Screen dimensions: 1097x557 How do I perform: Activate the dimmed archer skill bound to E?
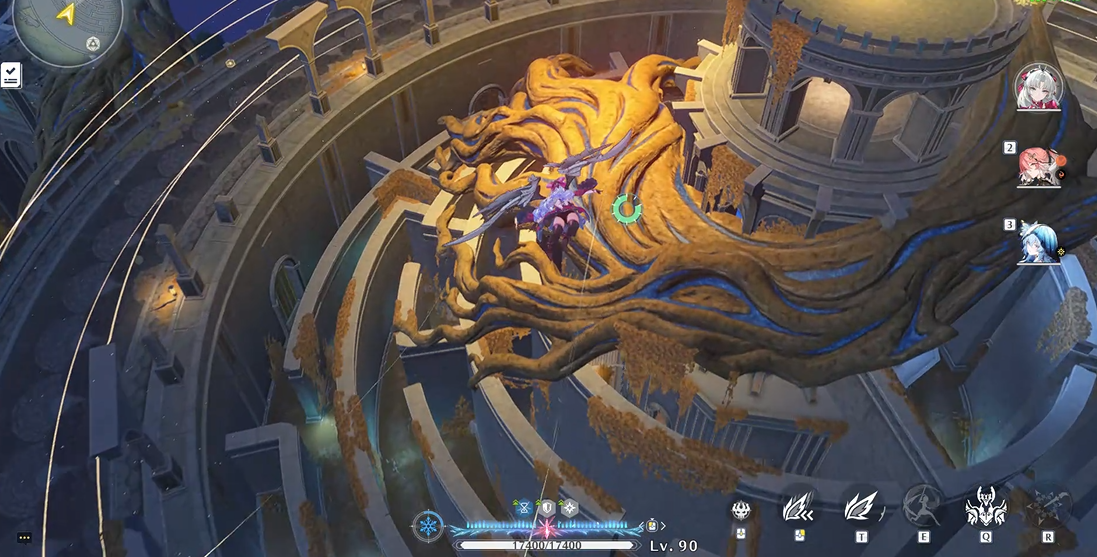click(922, 507)
